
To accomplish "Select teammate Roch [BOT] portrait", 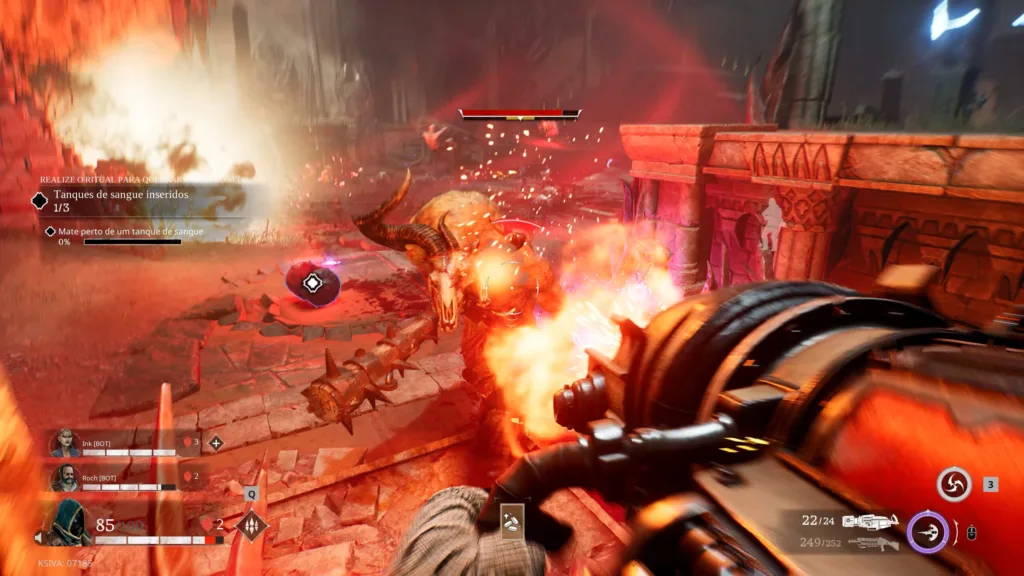I will 66,478.
